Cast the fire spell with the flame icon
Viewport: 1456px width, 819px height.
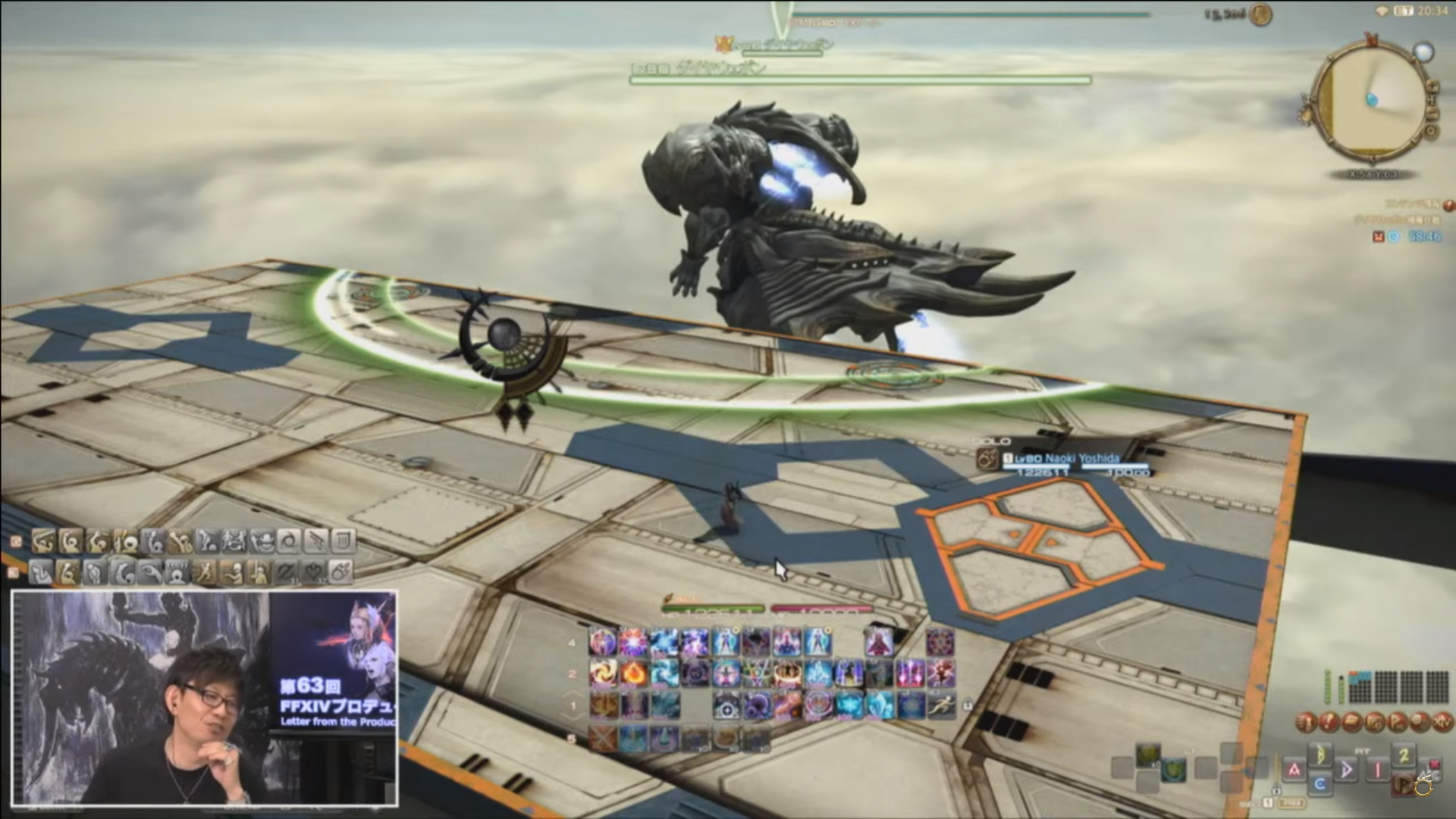click(x=633, y=673)
